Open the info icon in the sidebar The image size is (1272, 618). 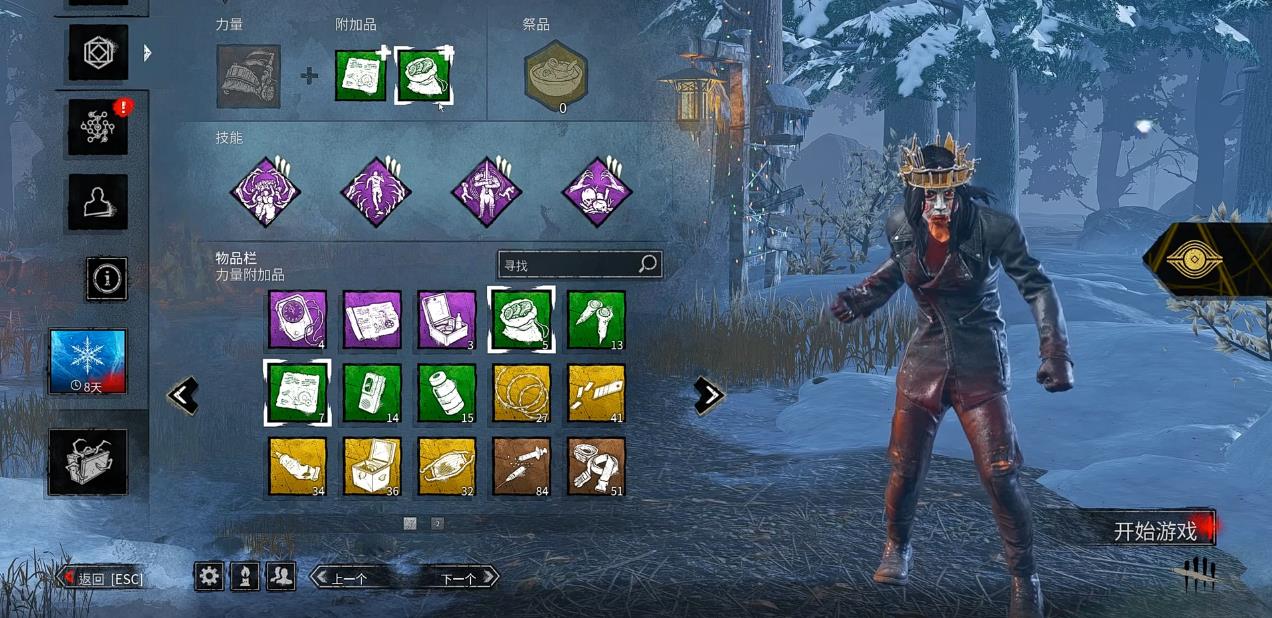106,278
